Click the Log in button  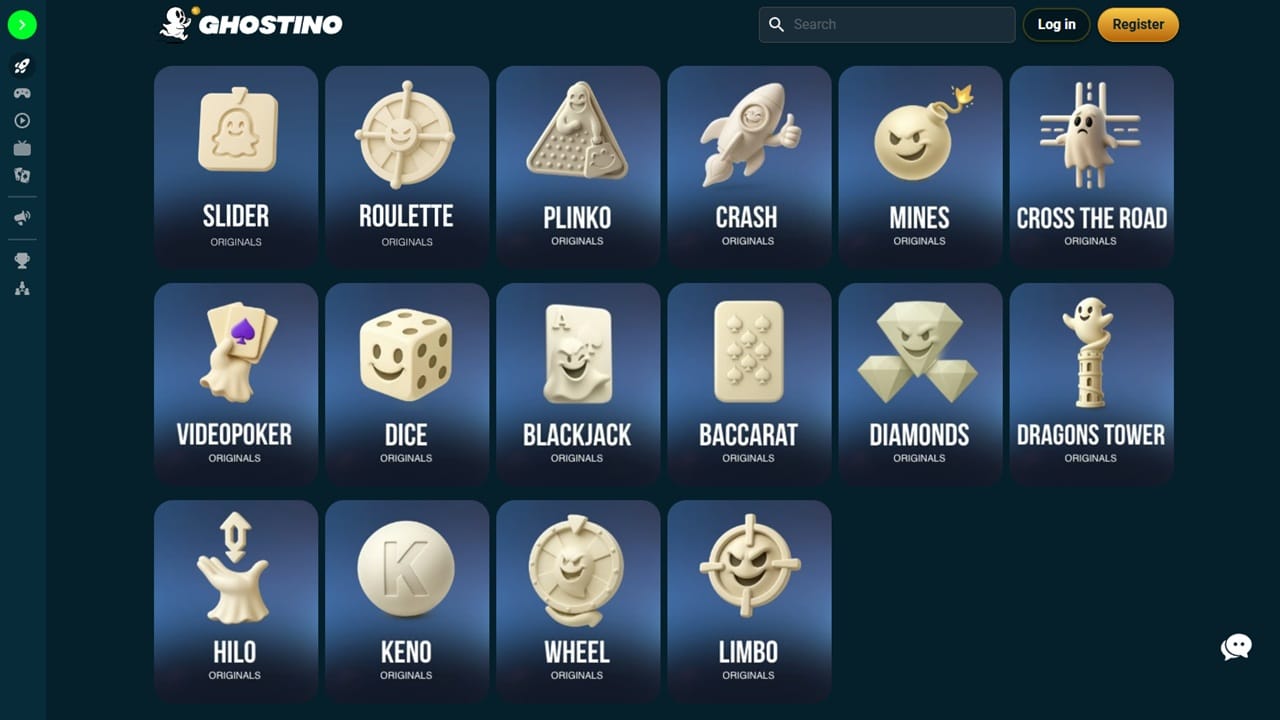click(1056, 24)
